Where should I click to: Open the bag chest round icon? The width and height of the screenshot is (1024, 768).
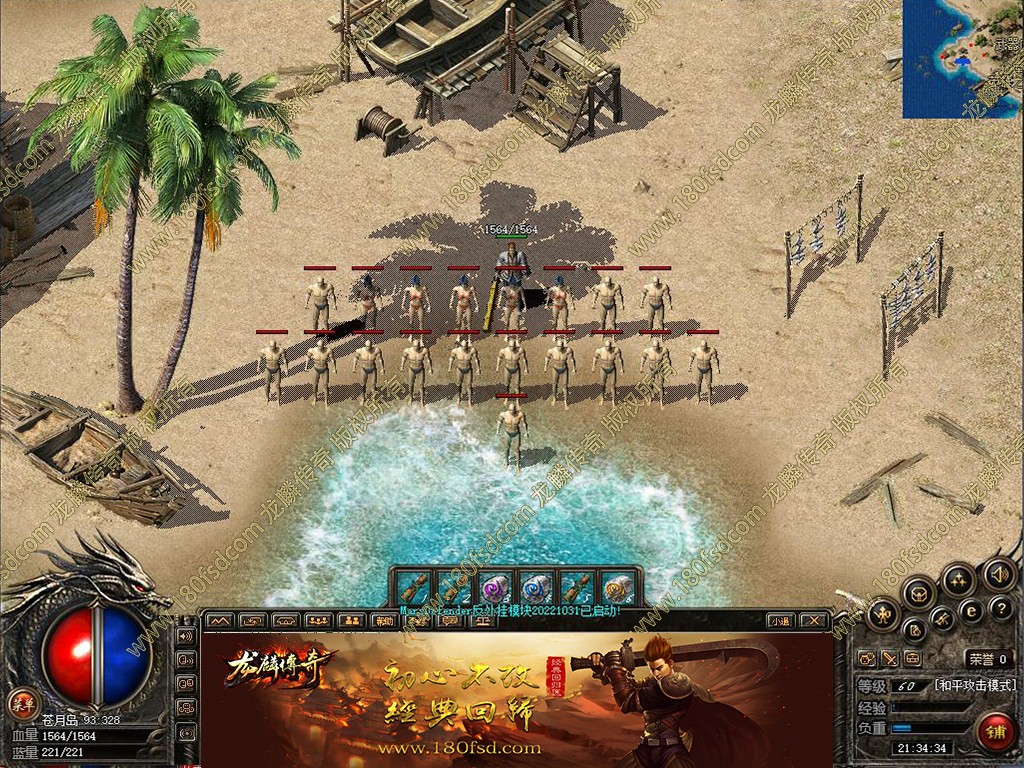coord(918,594)
